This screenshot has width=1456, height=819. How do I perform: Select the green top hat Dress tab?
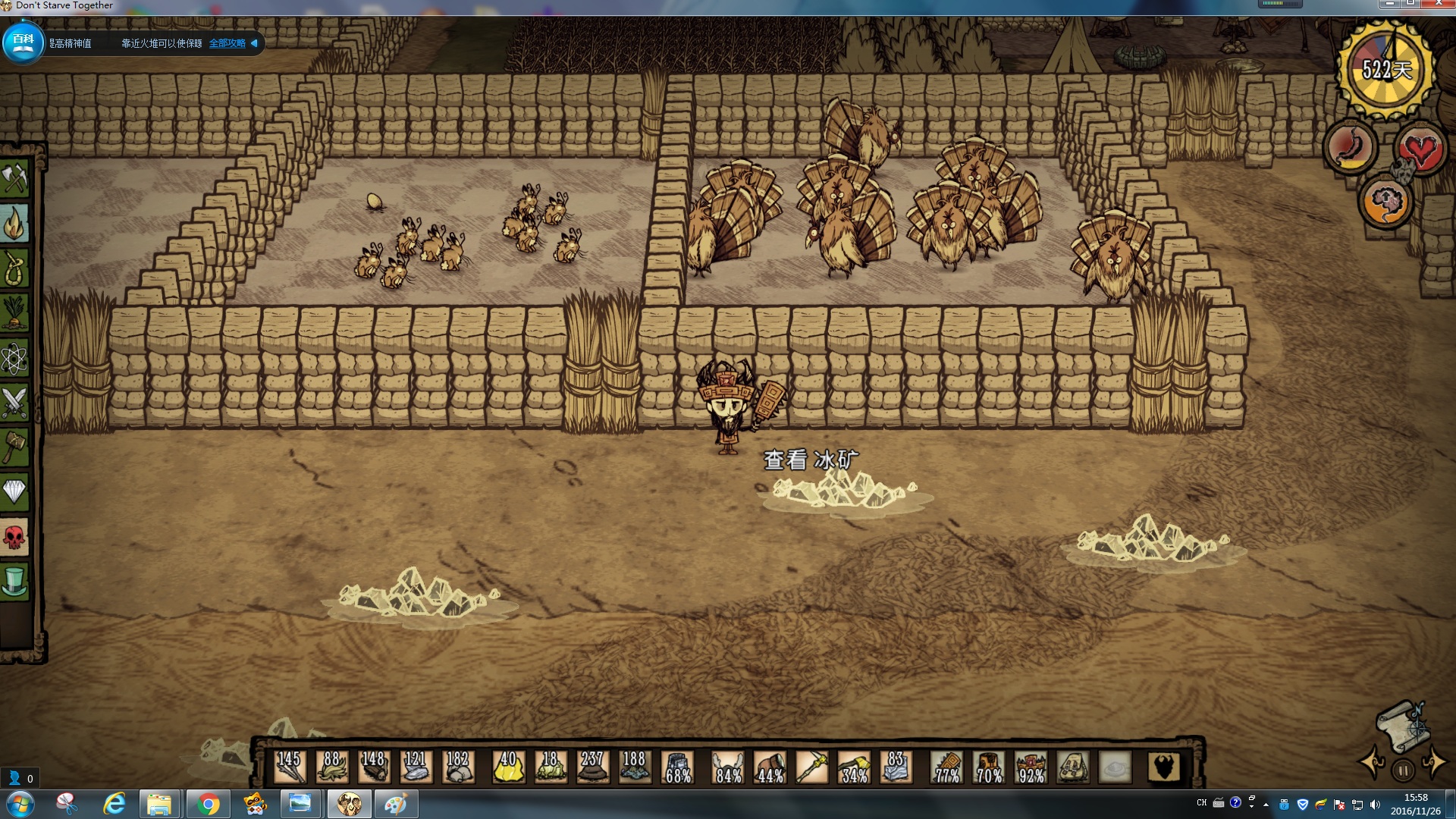coord(15,581)
